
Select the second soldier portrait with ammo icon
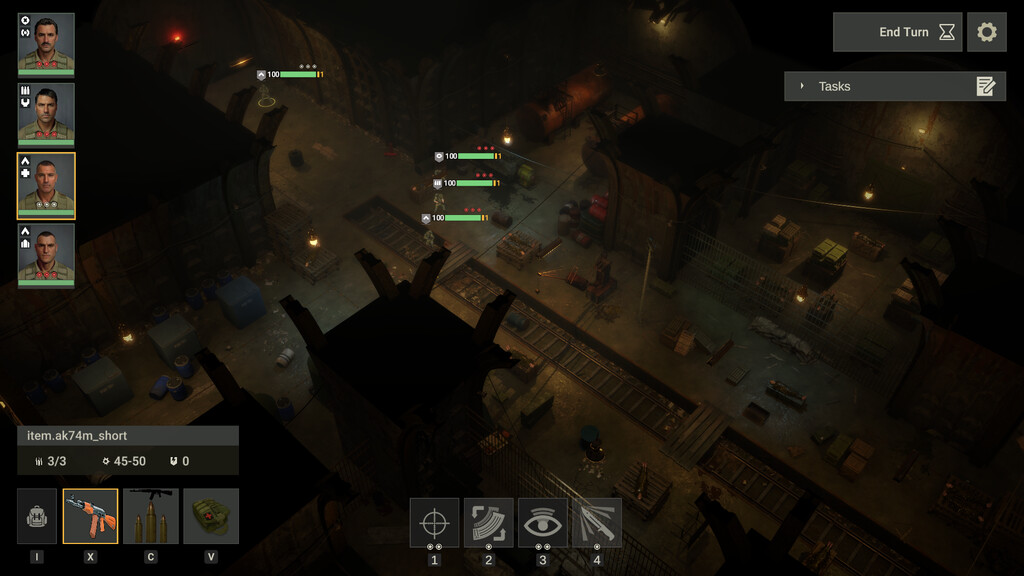(46, 114)
